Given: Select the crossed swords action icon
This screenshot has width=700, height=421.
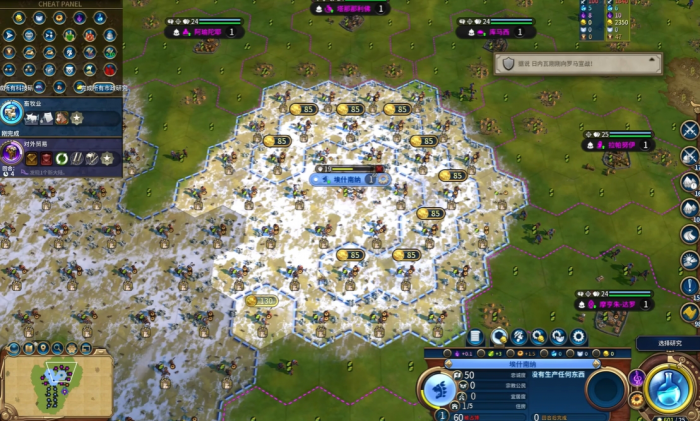Looking at the screenshot, I should tap(689, 130).
